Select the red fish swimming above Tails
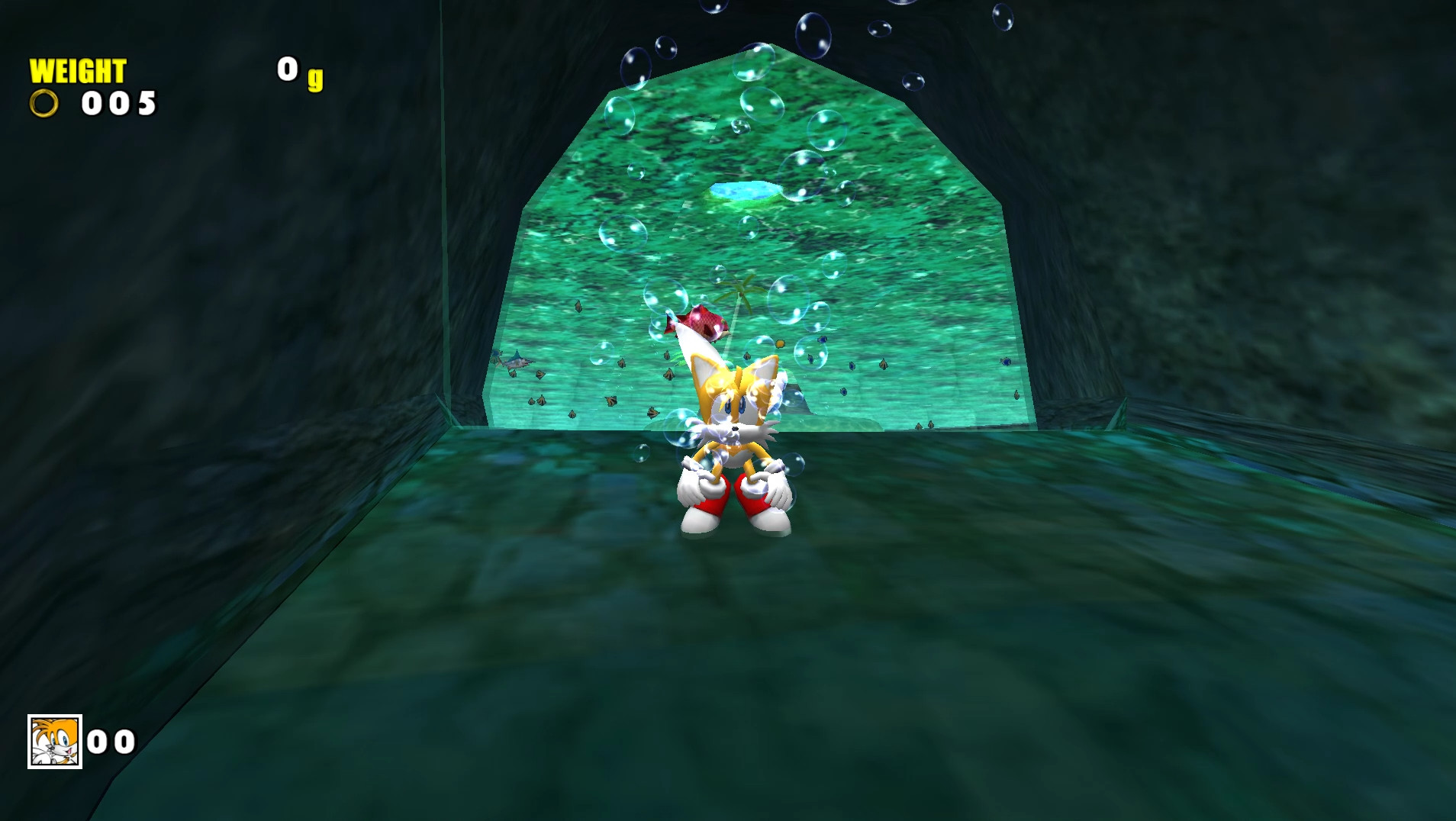This screenshot has width=1456, height=821. [x=702, y=323]
